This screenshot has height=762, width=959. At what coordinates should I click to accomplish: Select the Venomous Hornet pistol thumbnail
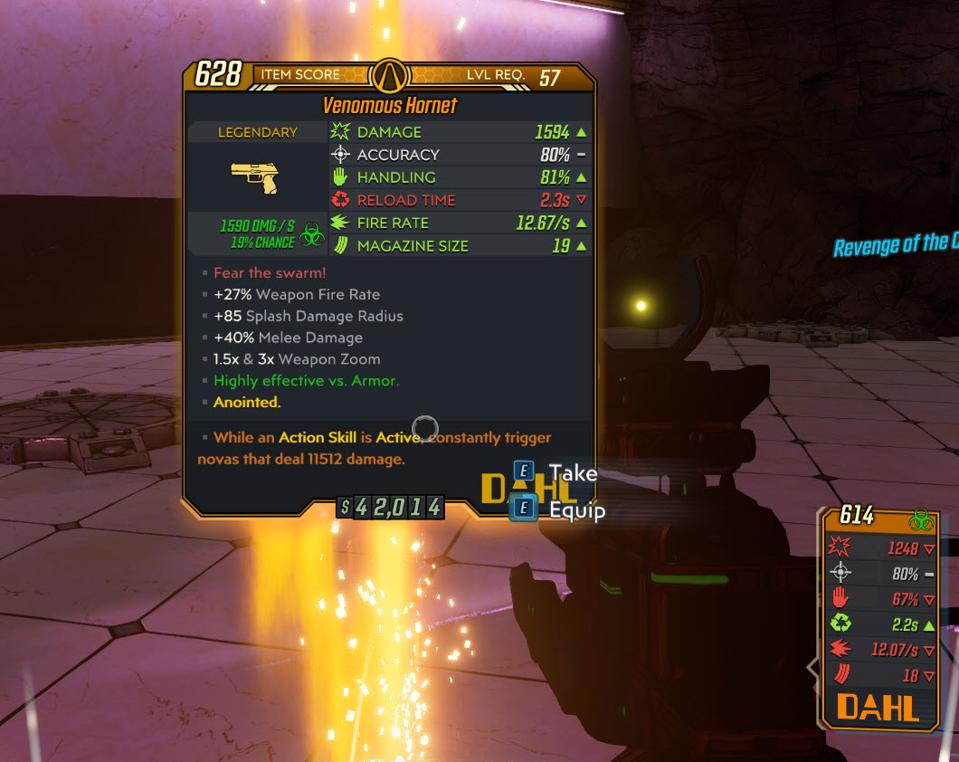tap(255, 179)
